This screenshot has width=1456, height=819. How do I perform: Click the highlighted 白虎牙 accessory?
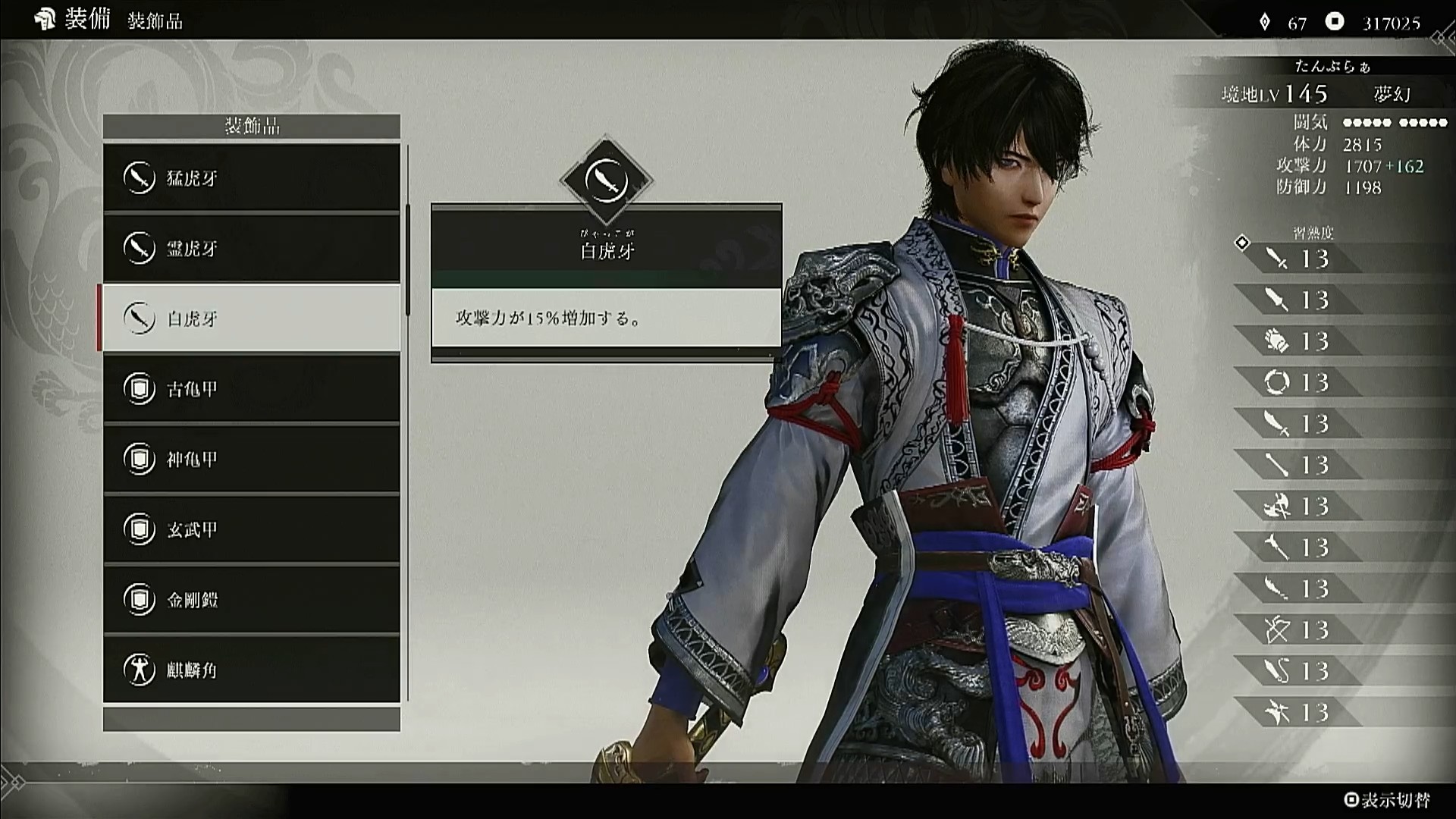tap(251, 318)
